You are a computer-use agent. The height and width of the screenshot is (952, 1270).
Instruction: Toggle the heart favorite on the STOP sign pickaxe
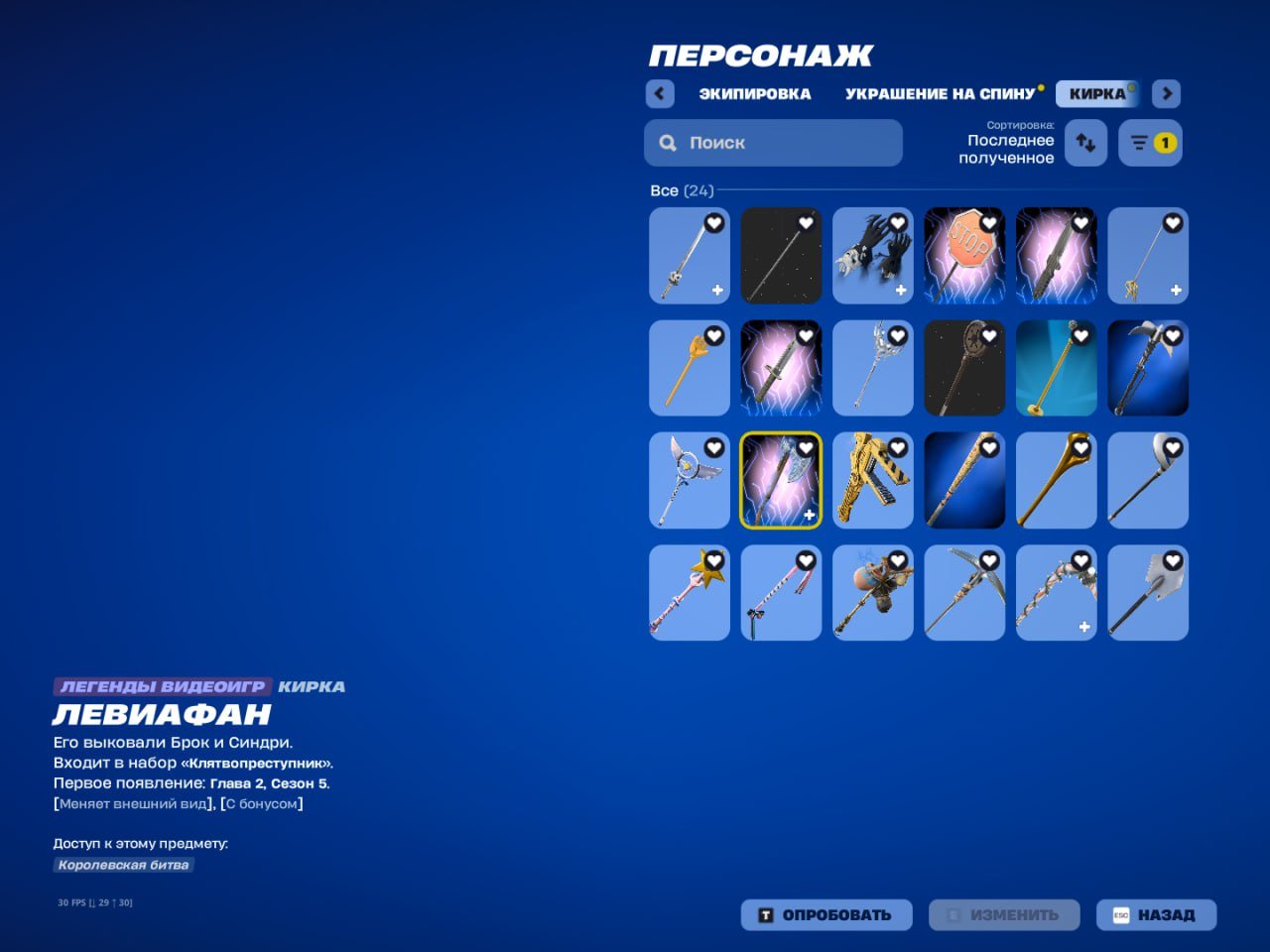click(x=991, y=224)
